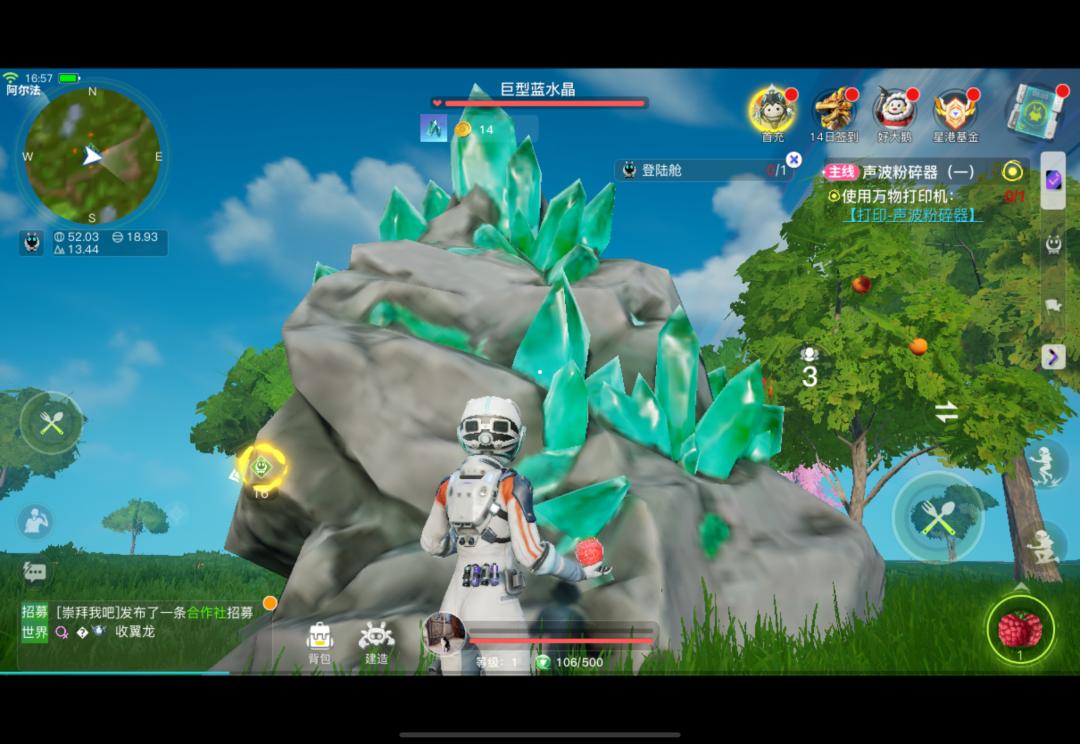Activate the running figure sprint button
The width and height of the screenshot is (1080, 744).
[x=1045, y=465]
